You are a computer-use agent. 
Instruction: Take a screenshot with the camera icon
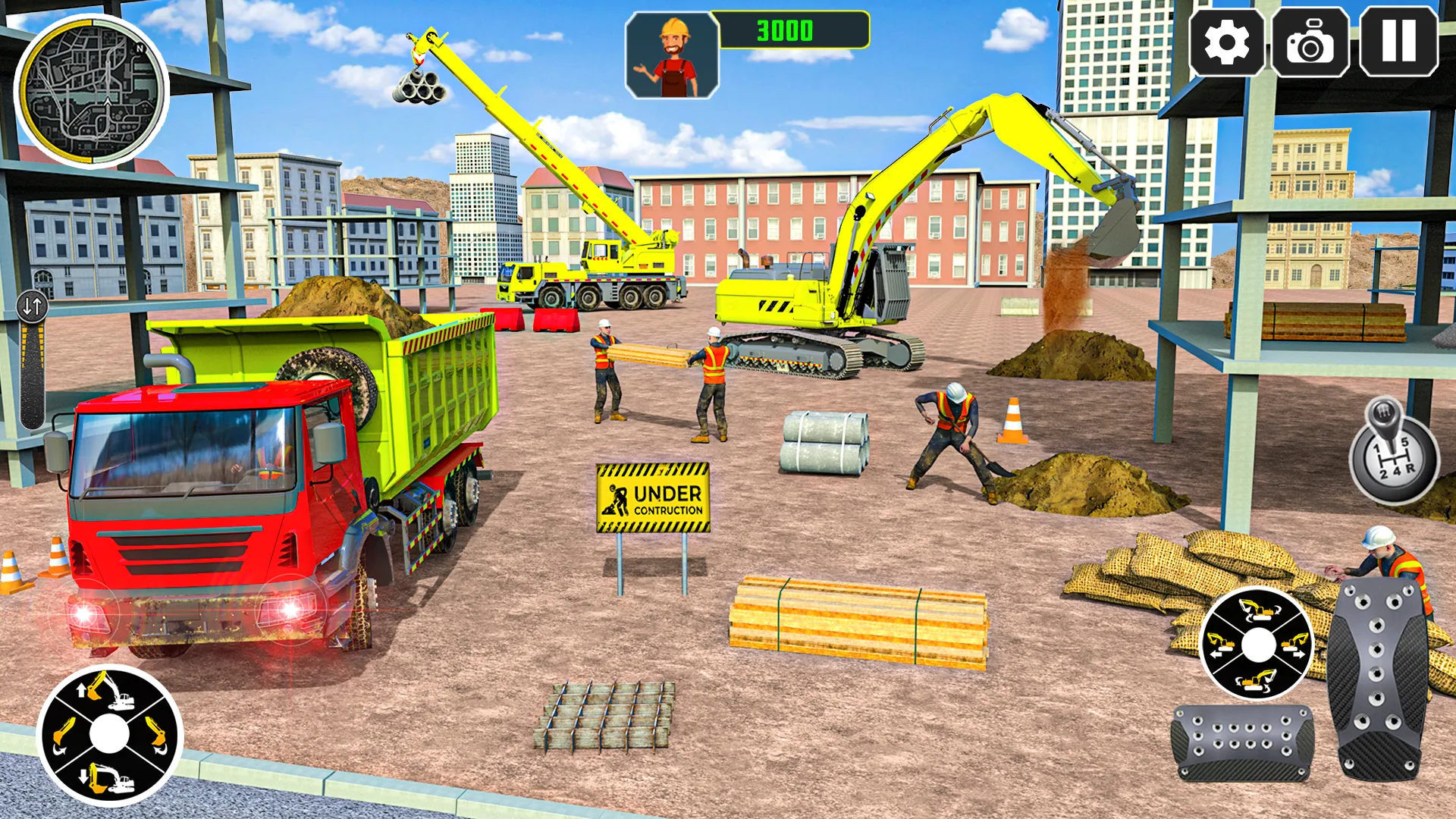(x=1311, y=43)
